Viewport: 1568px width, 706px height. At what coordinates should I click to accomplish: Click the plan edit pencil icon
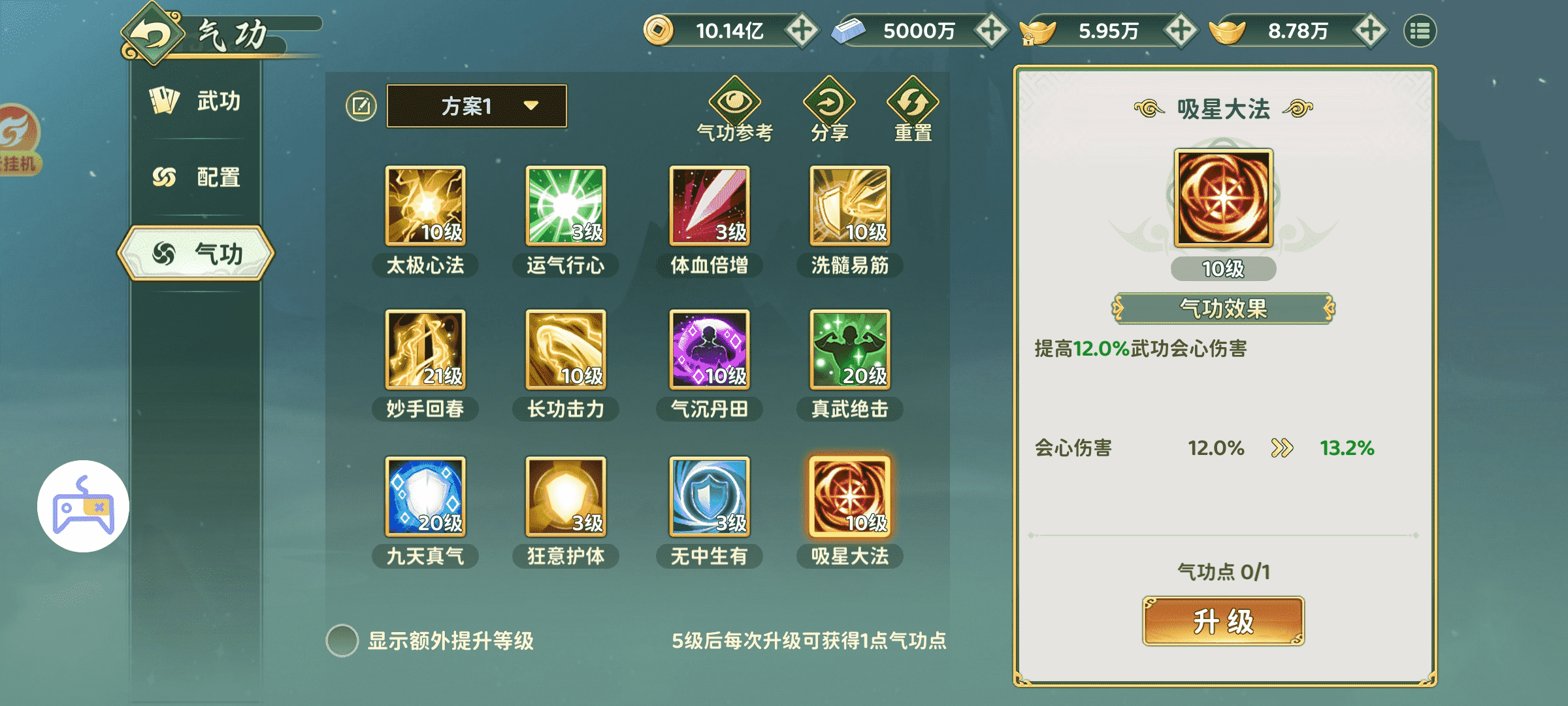360,105
